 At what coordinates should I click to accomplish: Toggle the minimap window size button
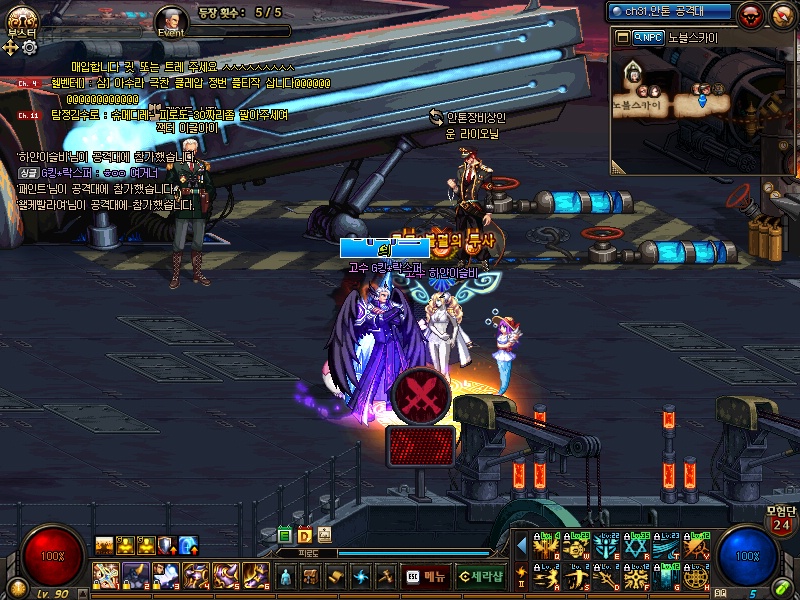point(622,37)
